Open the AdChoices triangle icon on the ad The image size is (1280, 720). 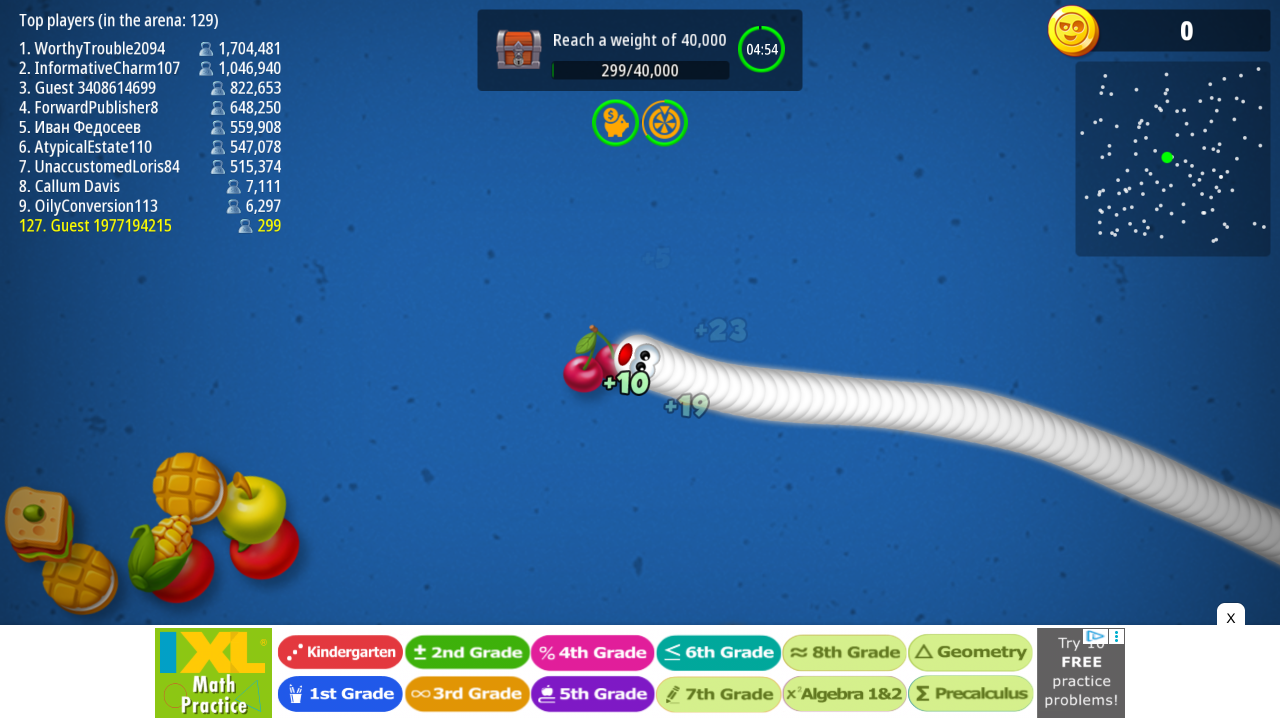point(1096,637)
